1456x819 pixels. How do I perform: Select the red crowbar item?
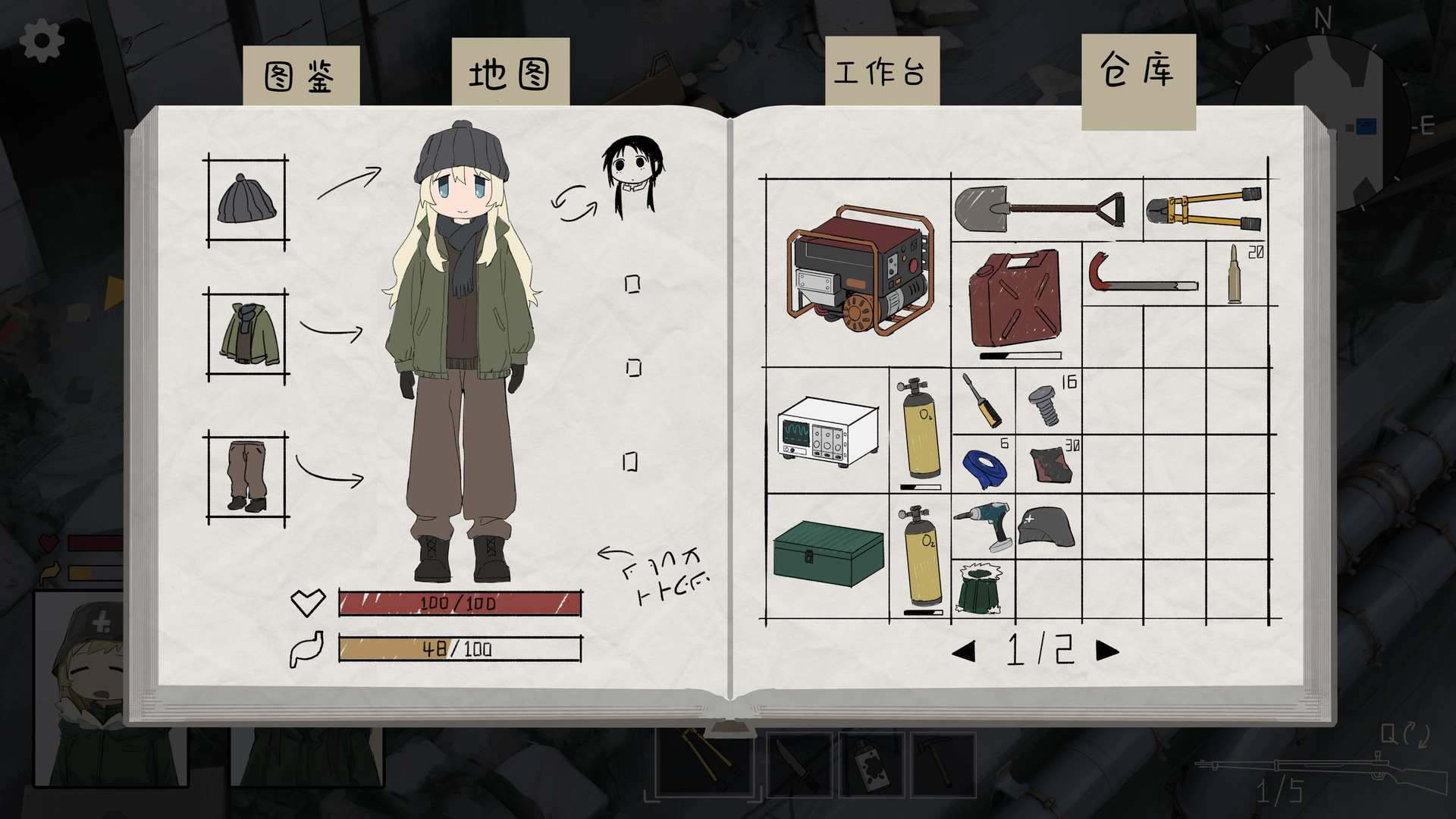tap(1142, 276)
